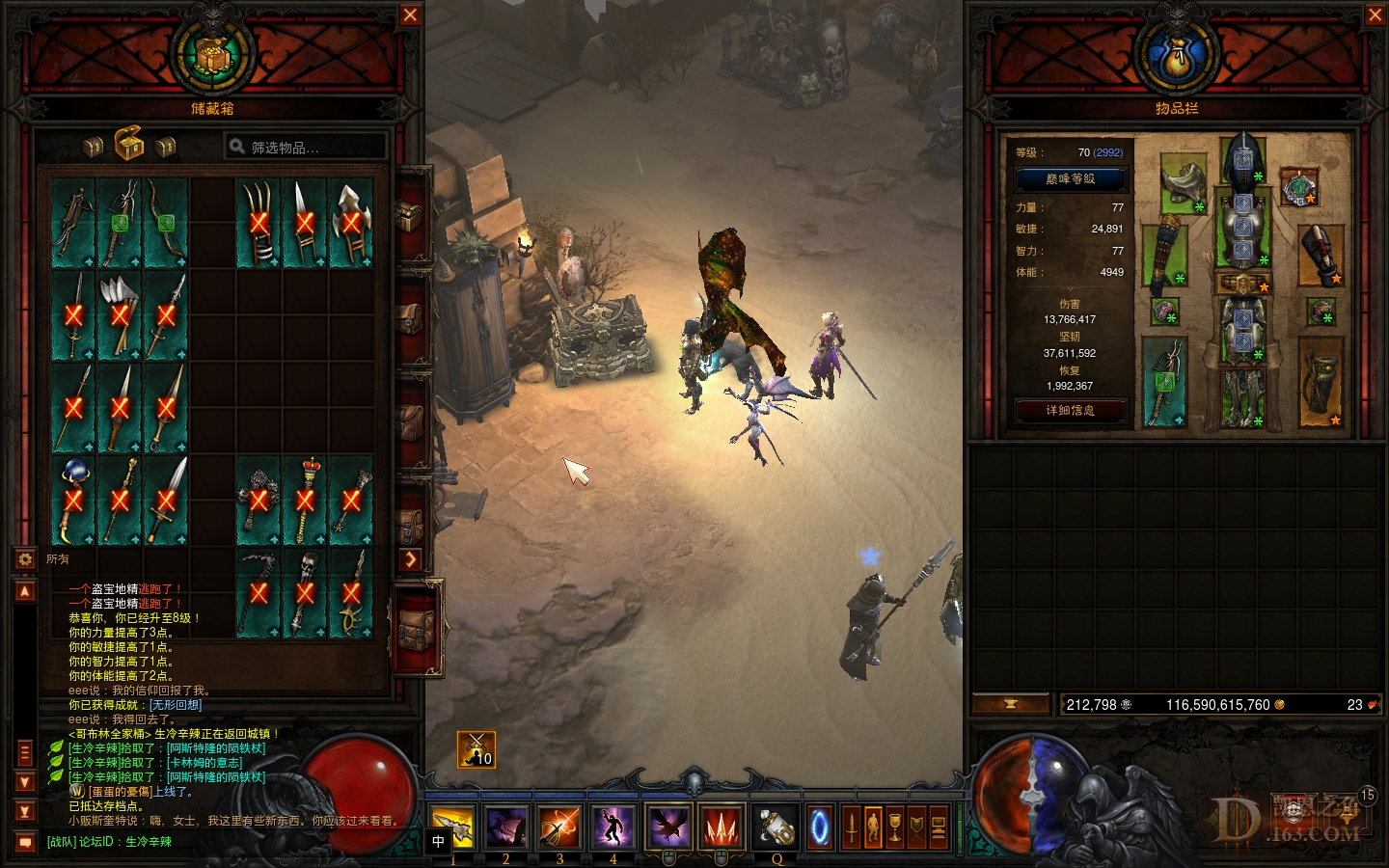The image size is (1389, 868).
Task: Use the potion in Q slot
Action: point(775,827)
